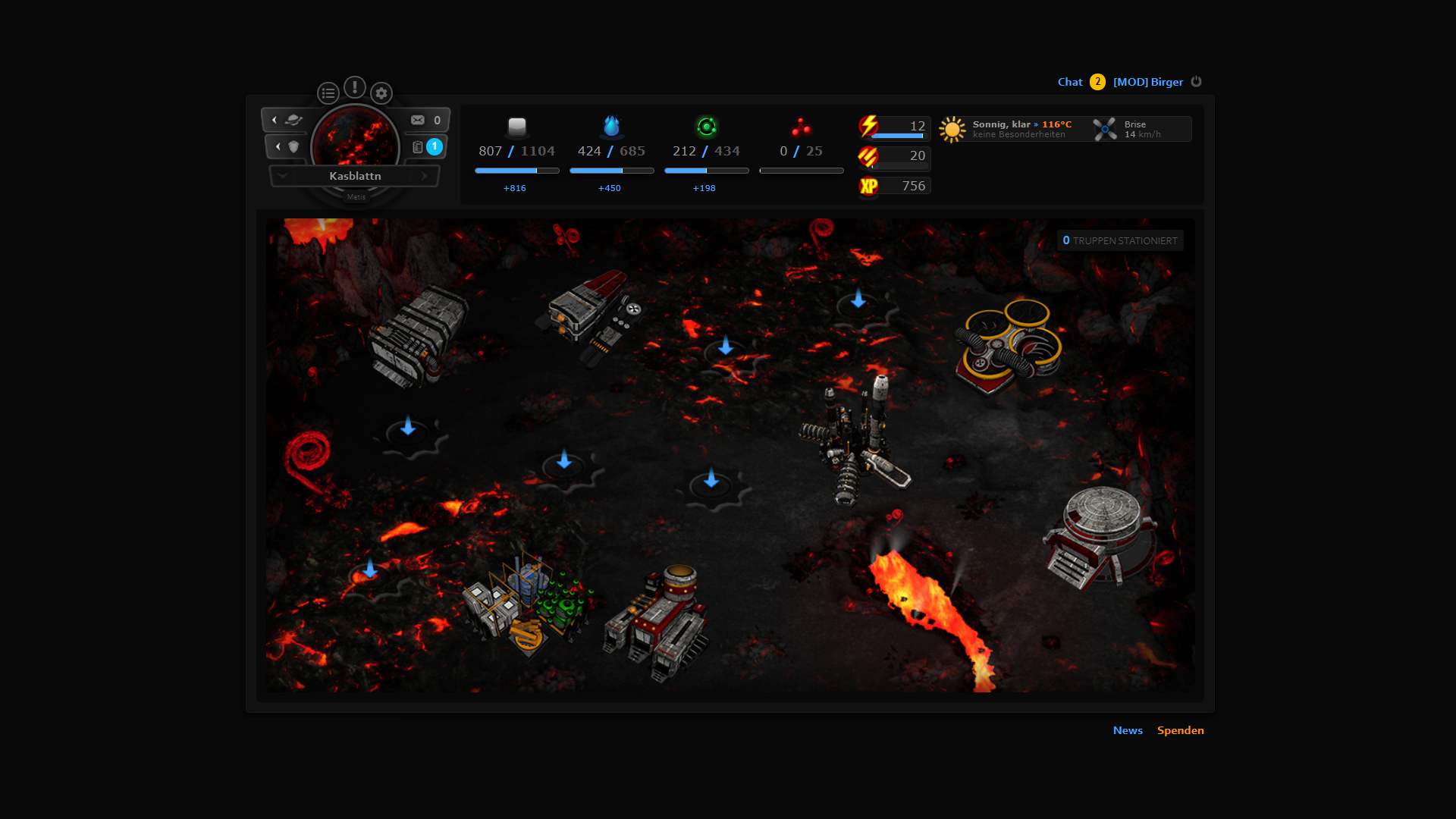This screenshot has height=819, width=1456.
Task: Log out with the power icon
Action: 1196,81
